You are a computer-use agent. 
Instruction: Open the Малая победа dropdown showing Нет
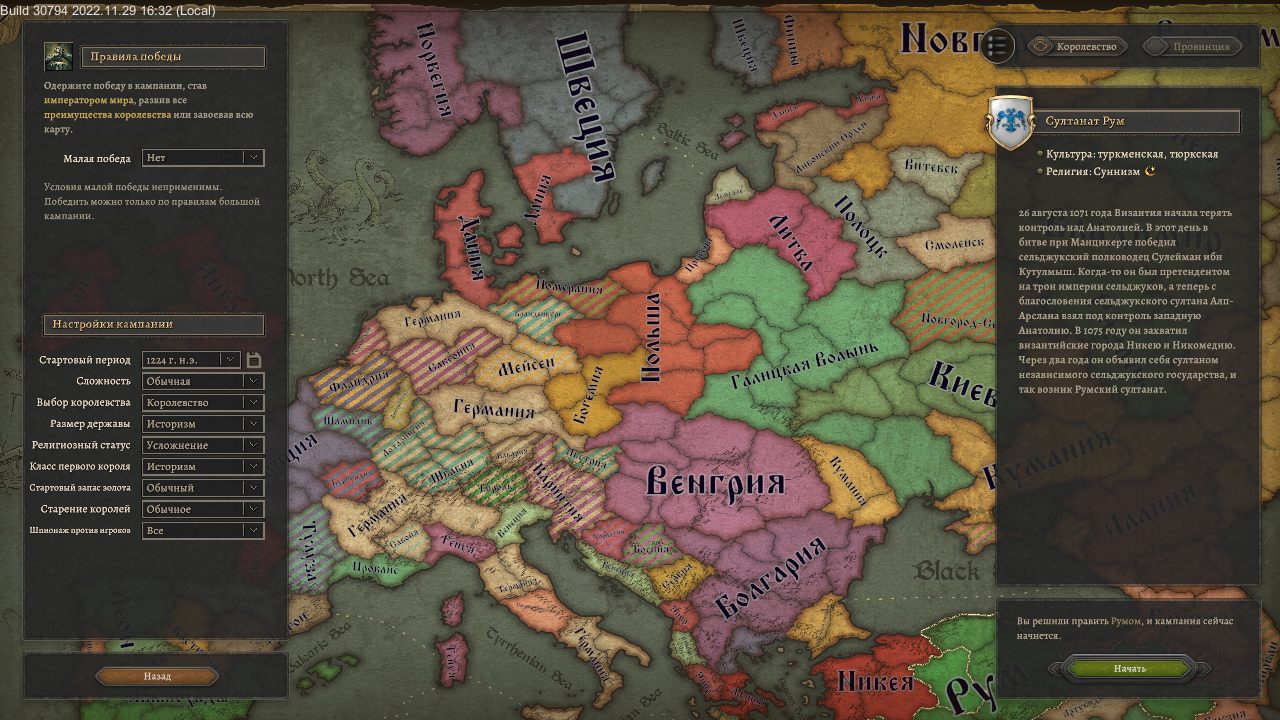pyautogui.click(x=202, y=158)
